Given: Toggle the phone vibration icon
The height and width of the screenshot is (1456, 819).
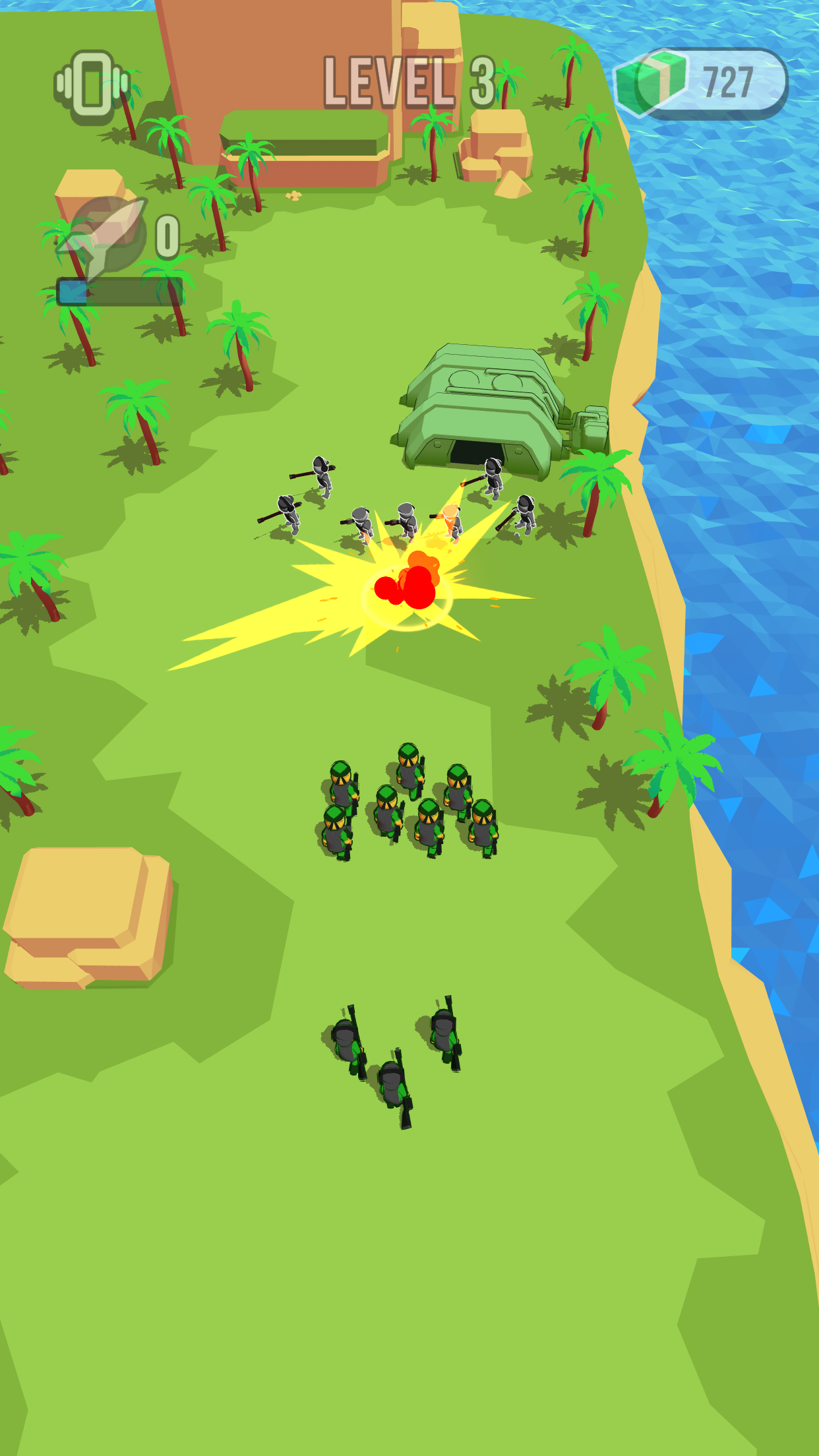Looking at the screenshot, I should (92, 87).
